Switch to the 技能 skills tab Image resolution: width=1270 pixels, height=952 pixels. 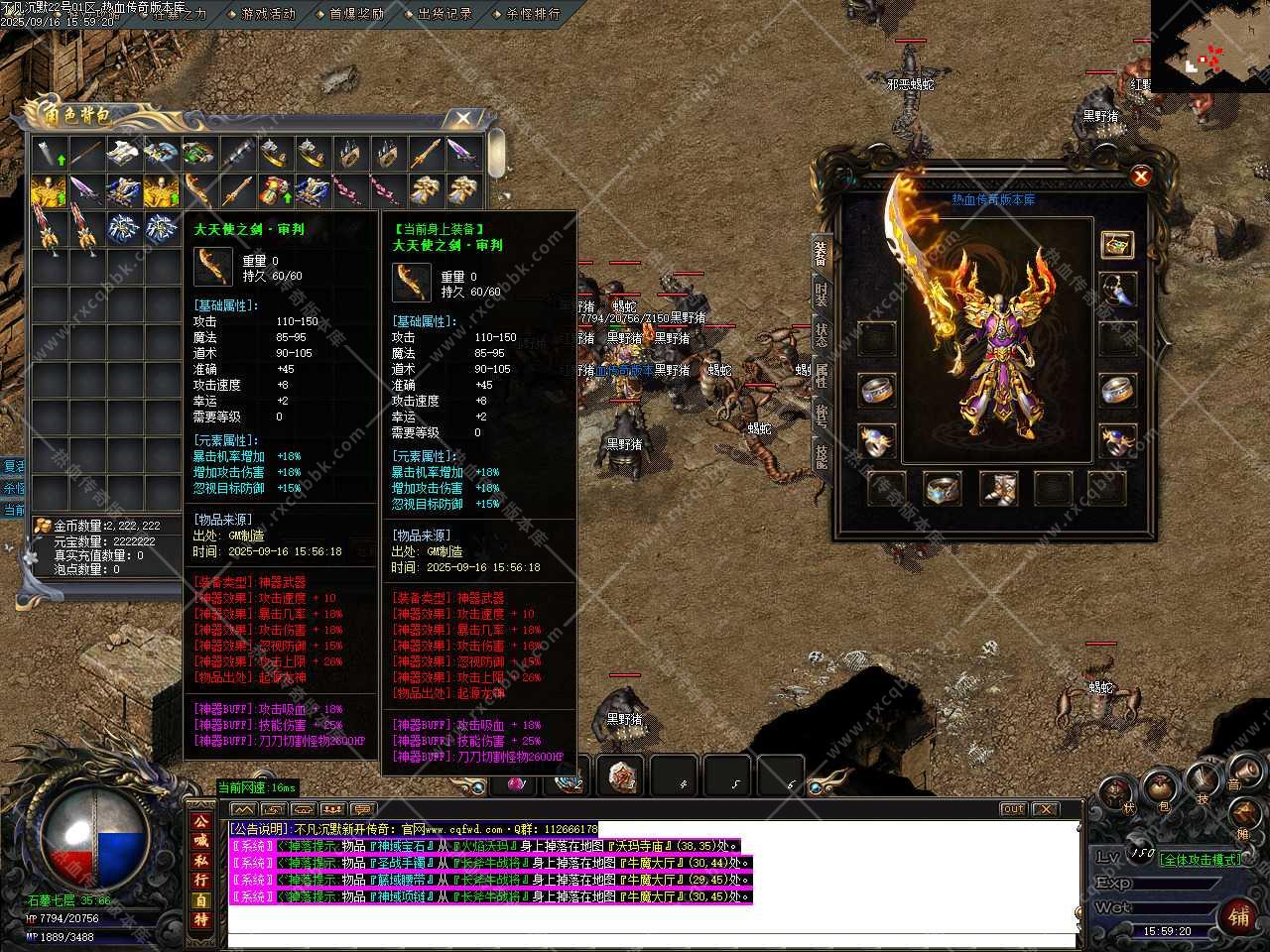coord(822,456)
